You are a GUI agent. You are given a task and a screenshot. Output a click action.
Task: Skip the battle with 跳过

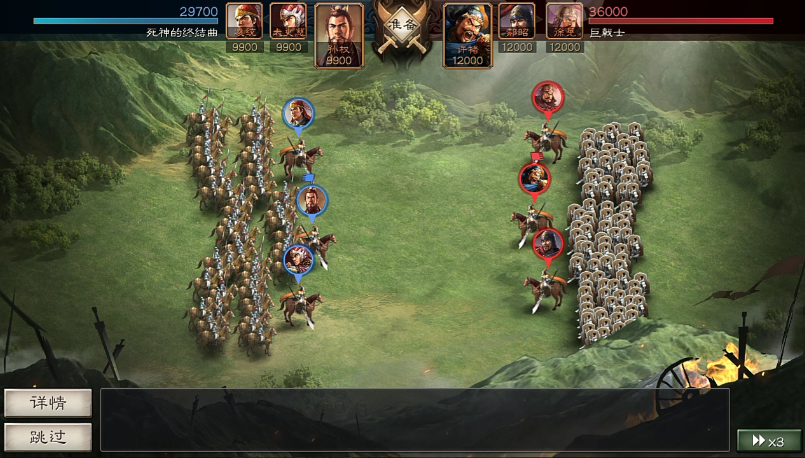(48, 437)
